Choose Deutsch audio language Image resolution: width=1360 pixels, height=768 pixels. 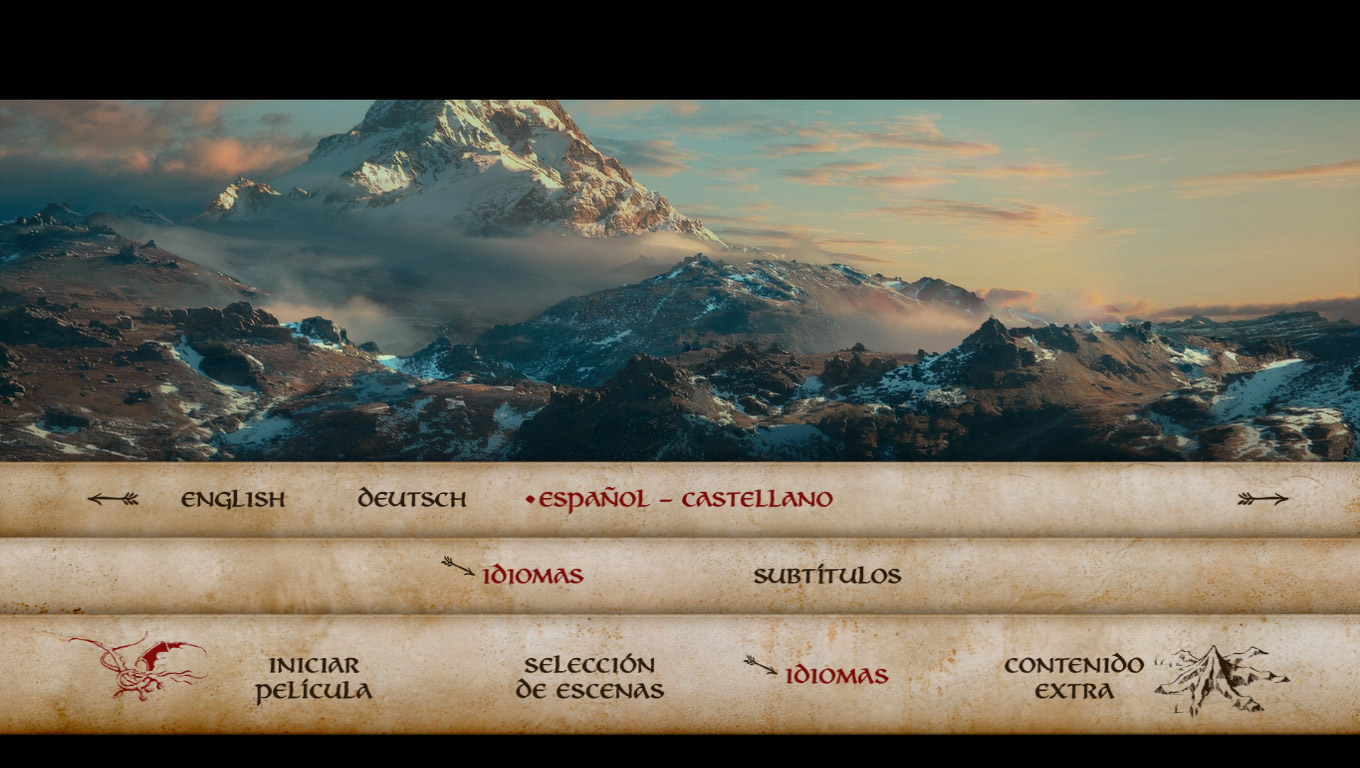tap(412, 499)
